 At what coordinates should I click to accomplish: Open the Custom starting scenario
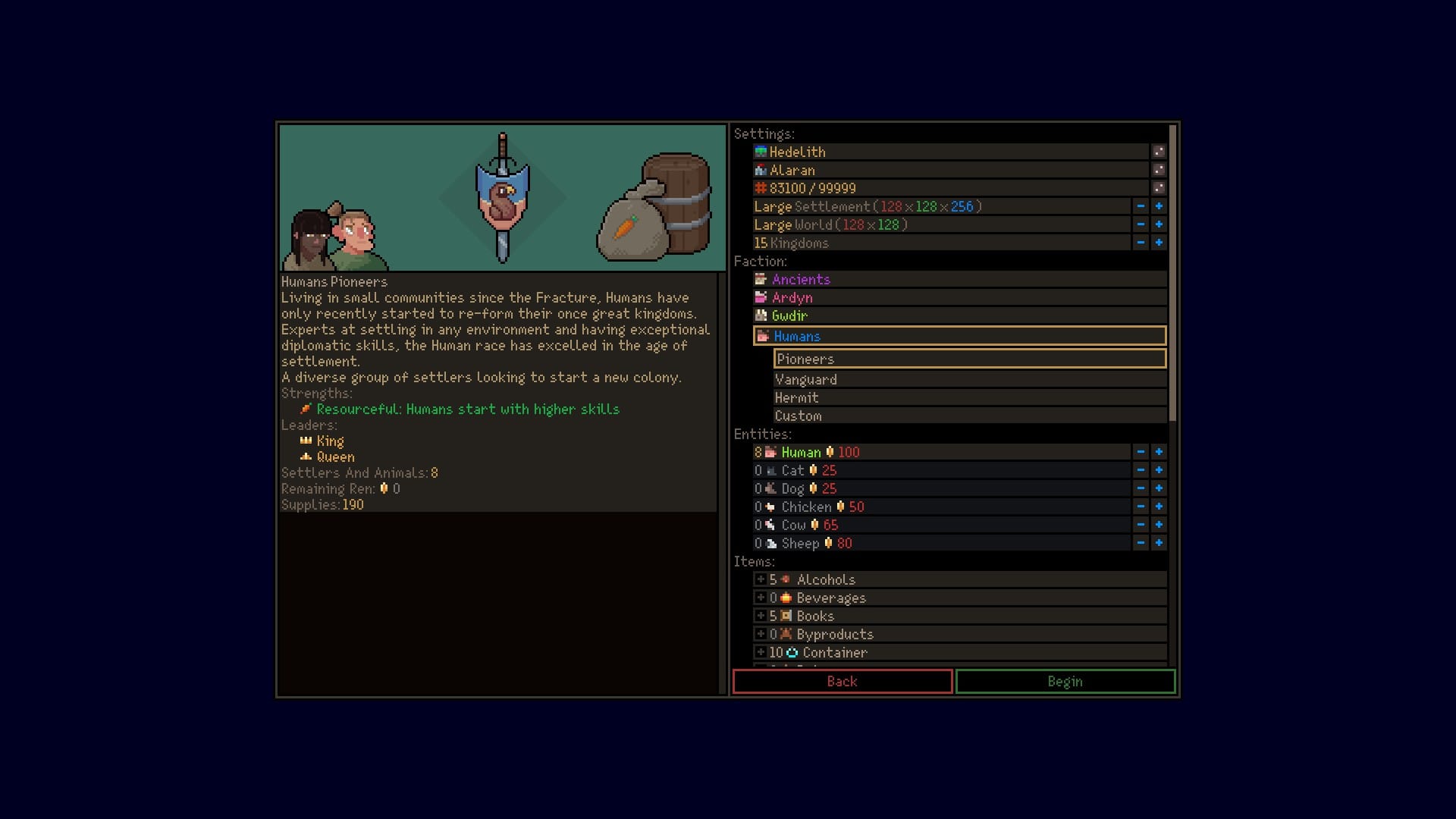click(x=798, y=416)
